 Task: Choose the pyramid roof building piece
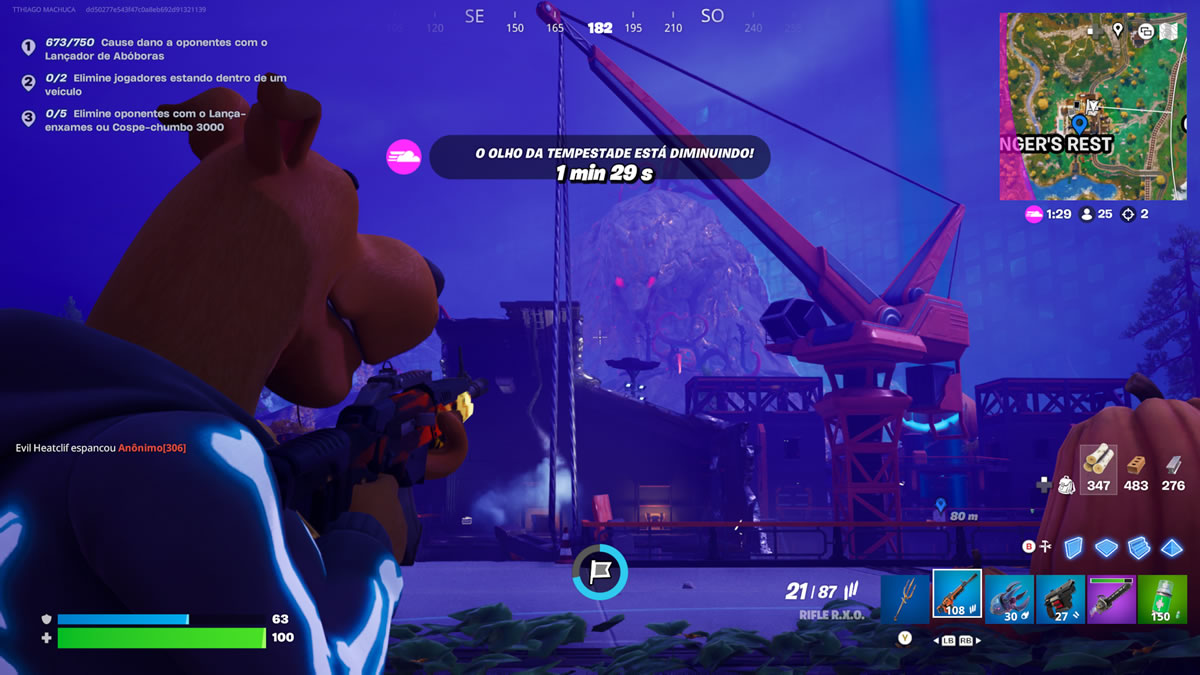(x=1171, y=547)
